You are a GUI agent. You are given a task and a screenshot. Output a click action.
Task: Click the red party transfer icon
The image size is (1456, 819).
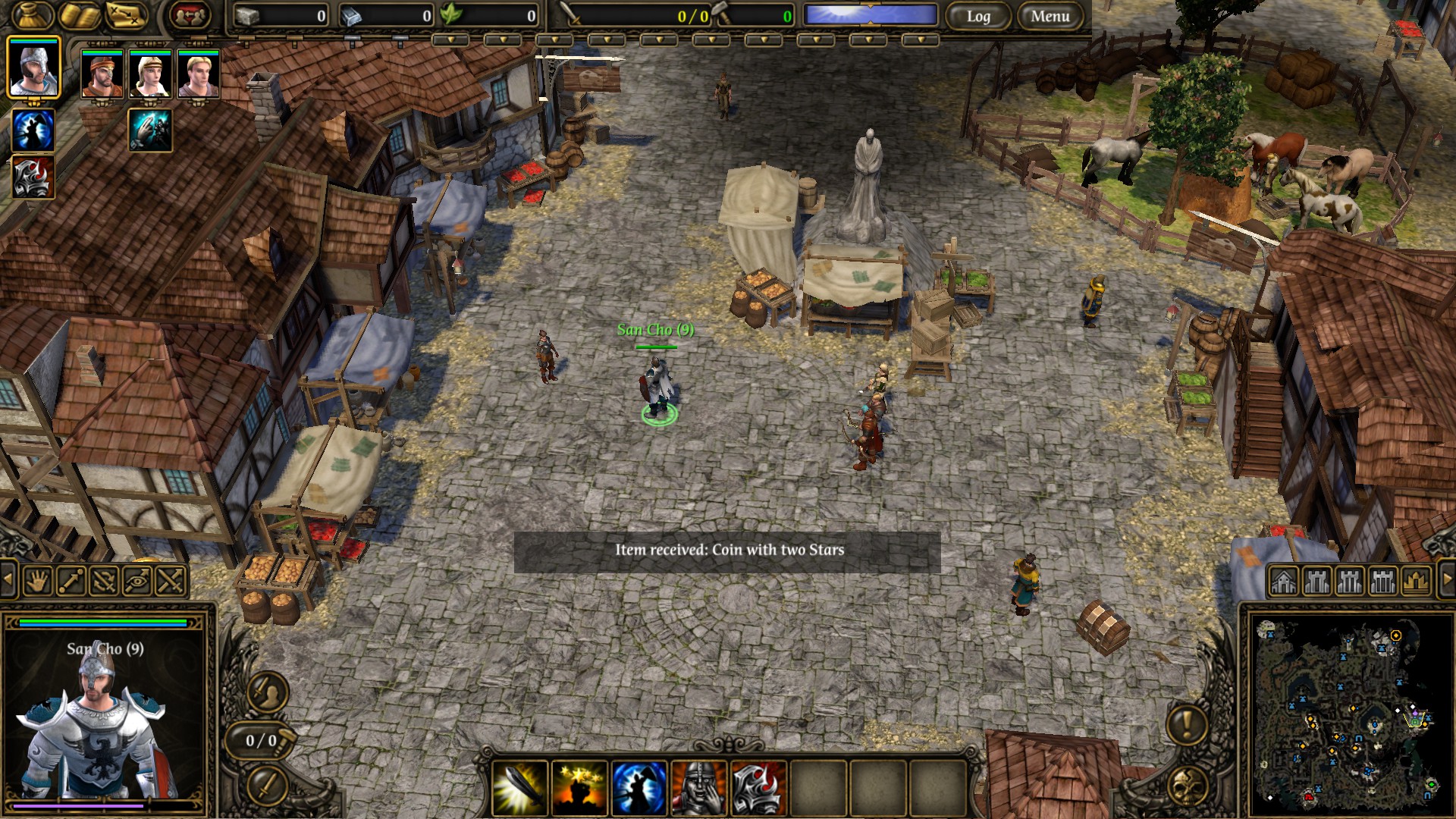(190, 15)
